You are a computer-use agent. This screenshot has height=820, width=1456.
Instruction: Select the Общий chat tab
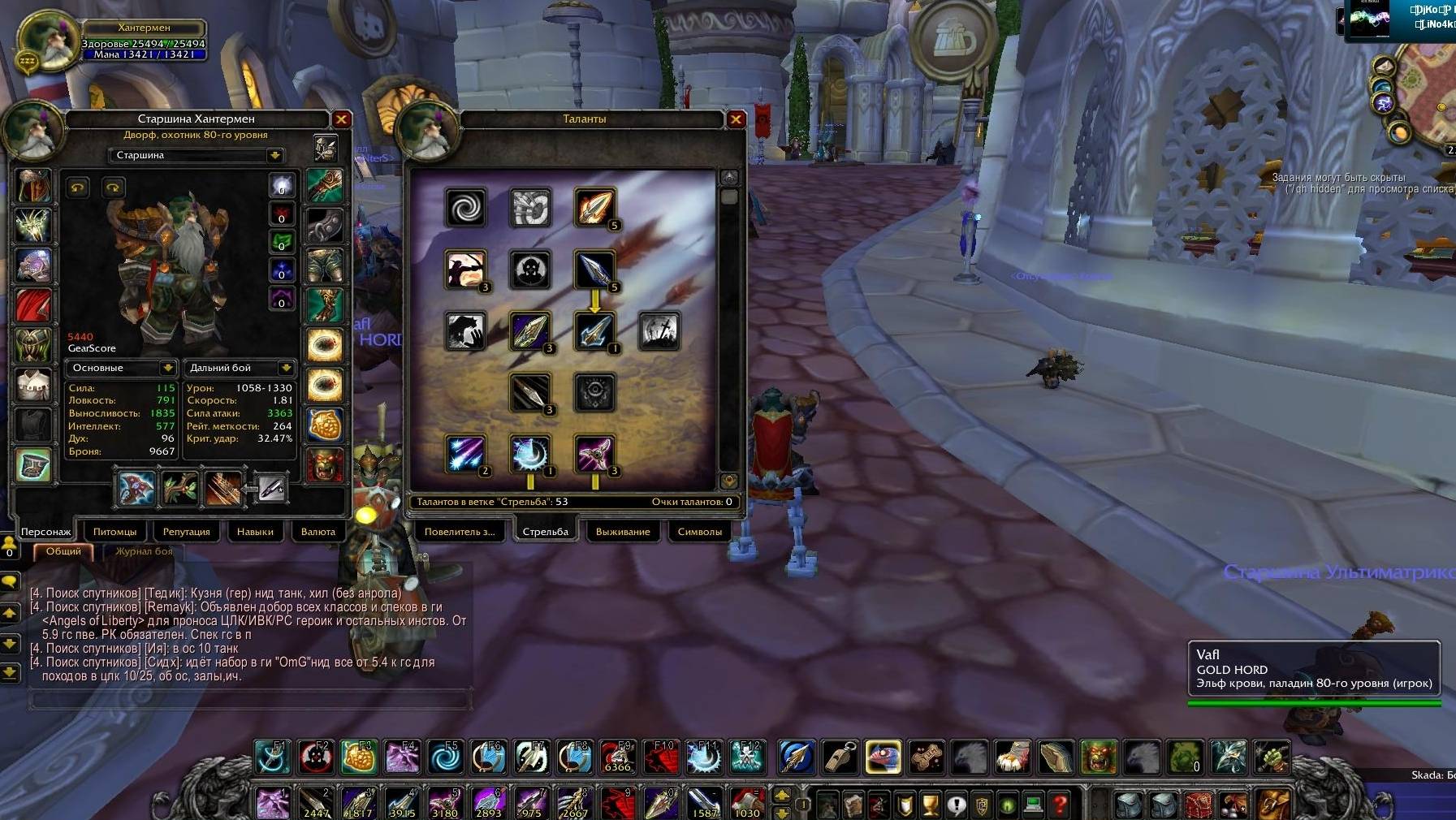point(63,551)
